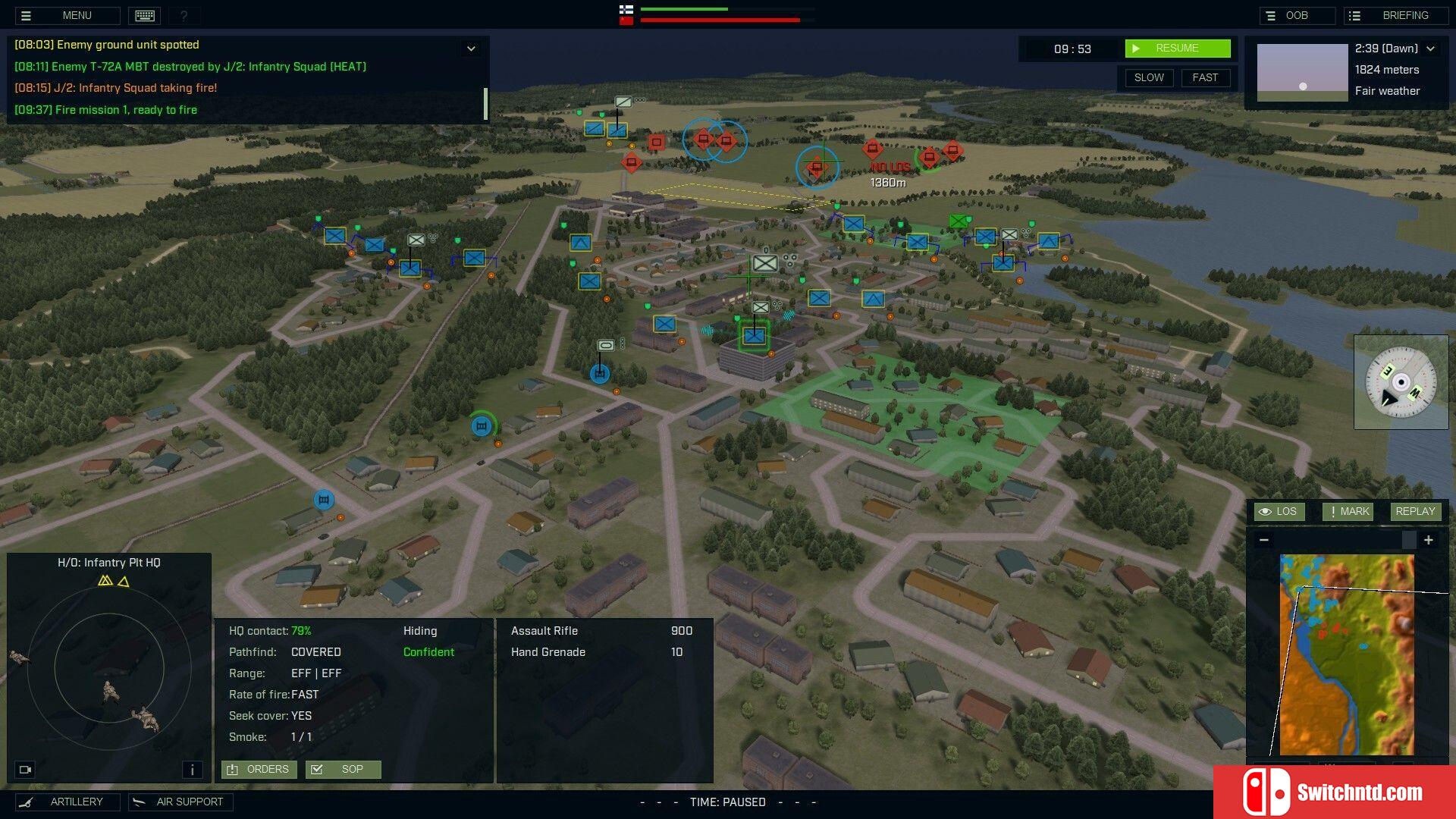
Task: Expand the message log dropdown arrow
Action: coord(471,49)
